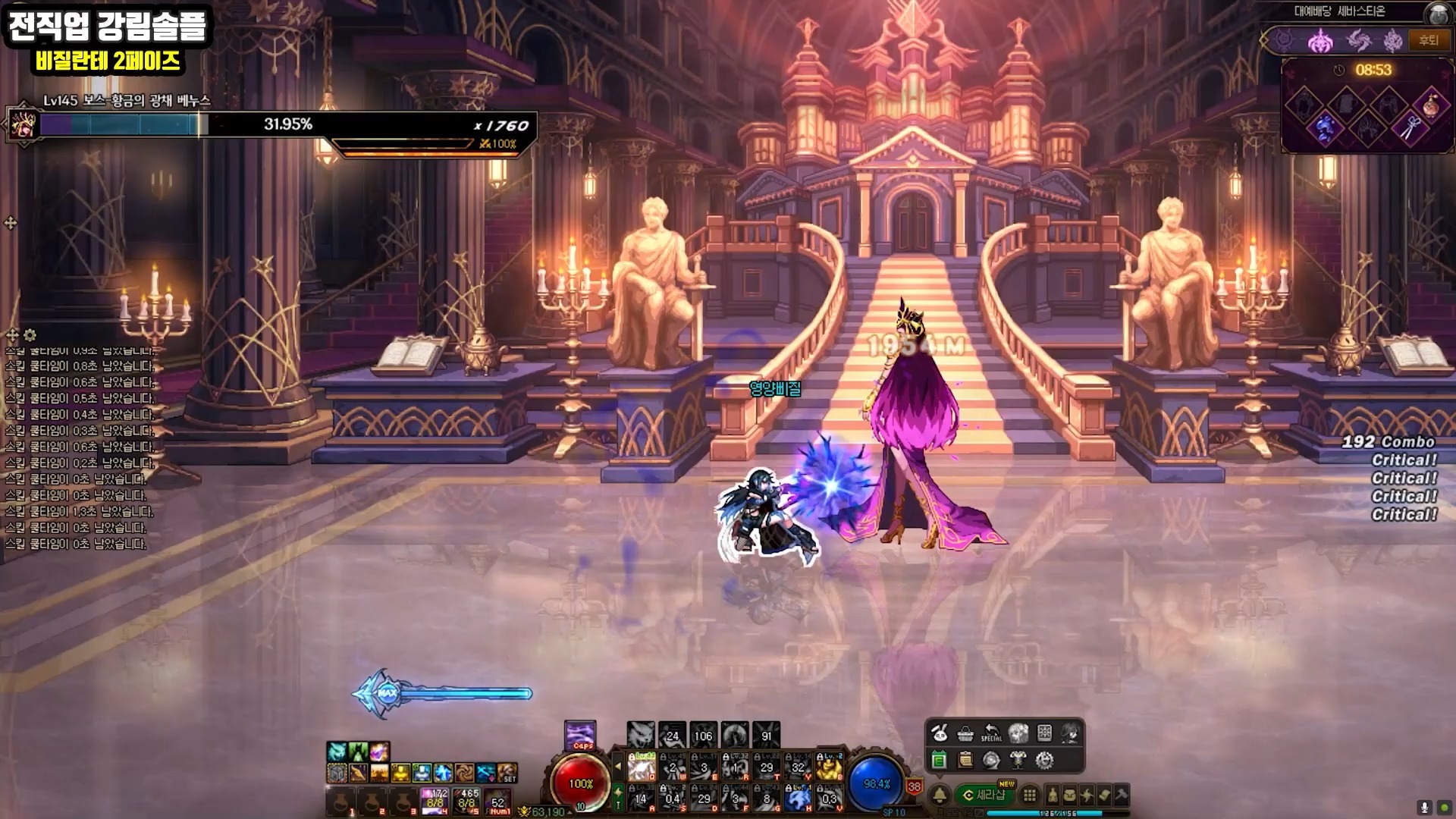This screenshot has height=819, width=1456.
Task: Open the notification bell
Action: (x=940, y=795)
